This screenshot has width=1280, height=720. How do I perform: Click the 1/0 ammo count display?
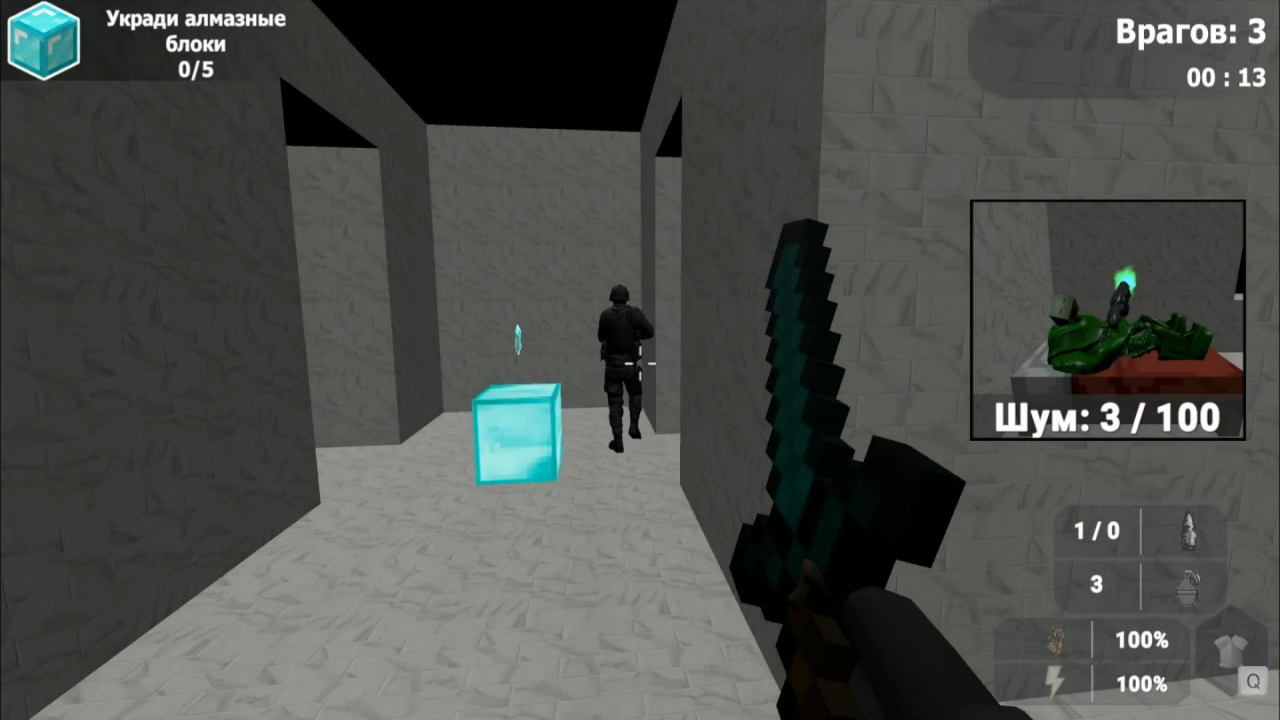tap(1097, 530)
